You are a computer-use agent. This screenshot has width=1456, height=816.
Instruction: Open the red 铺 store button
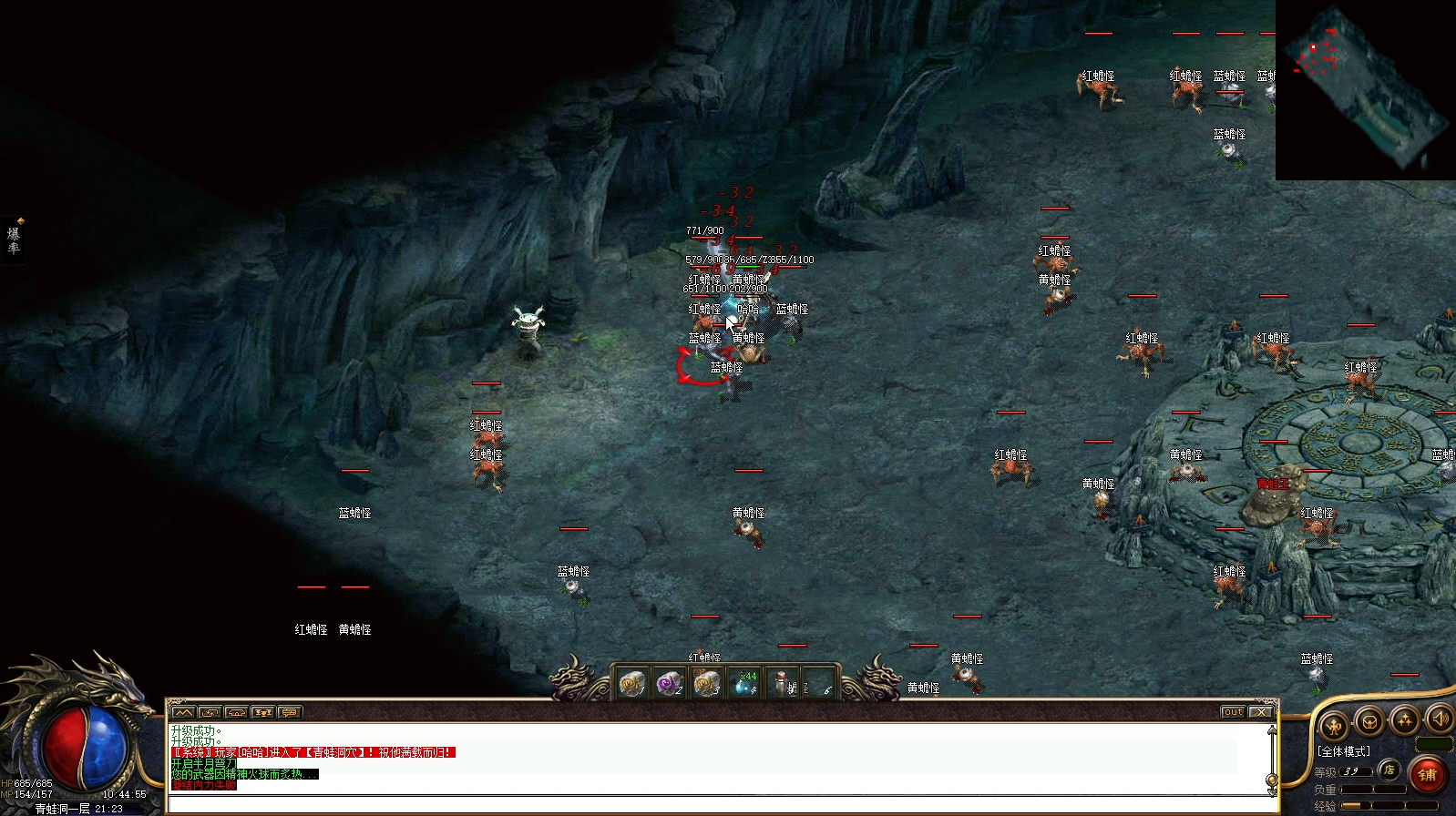coord(1427,774)
